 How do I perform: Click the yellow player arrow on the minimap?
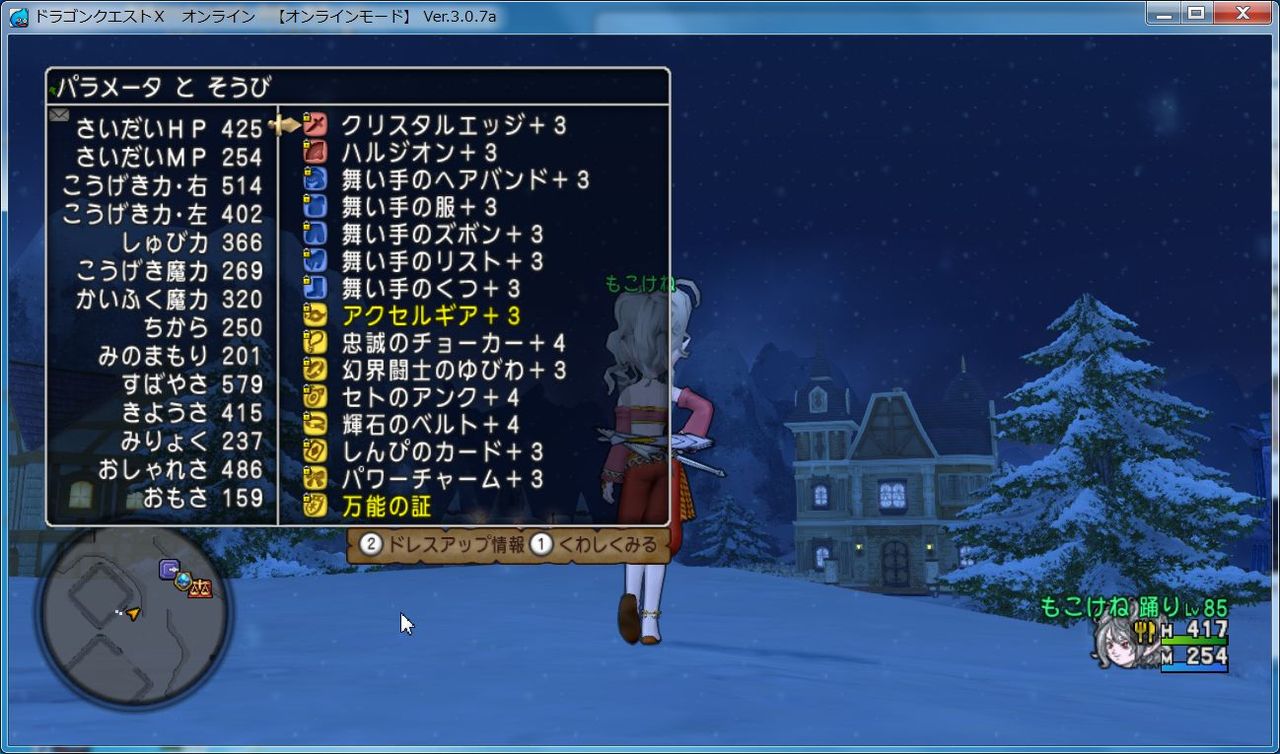tap(133, 613)
